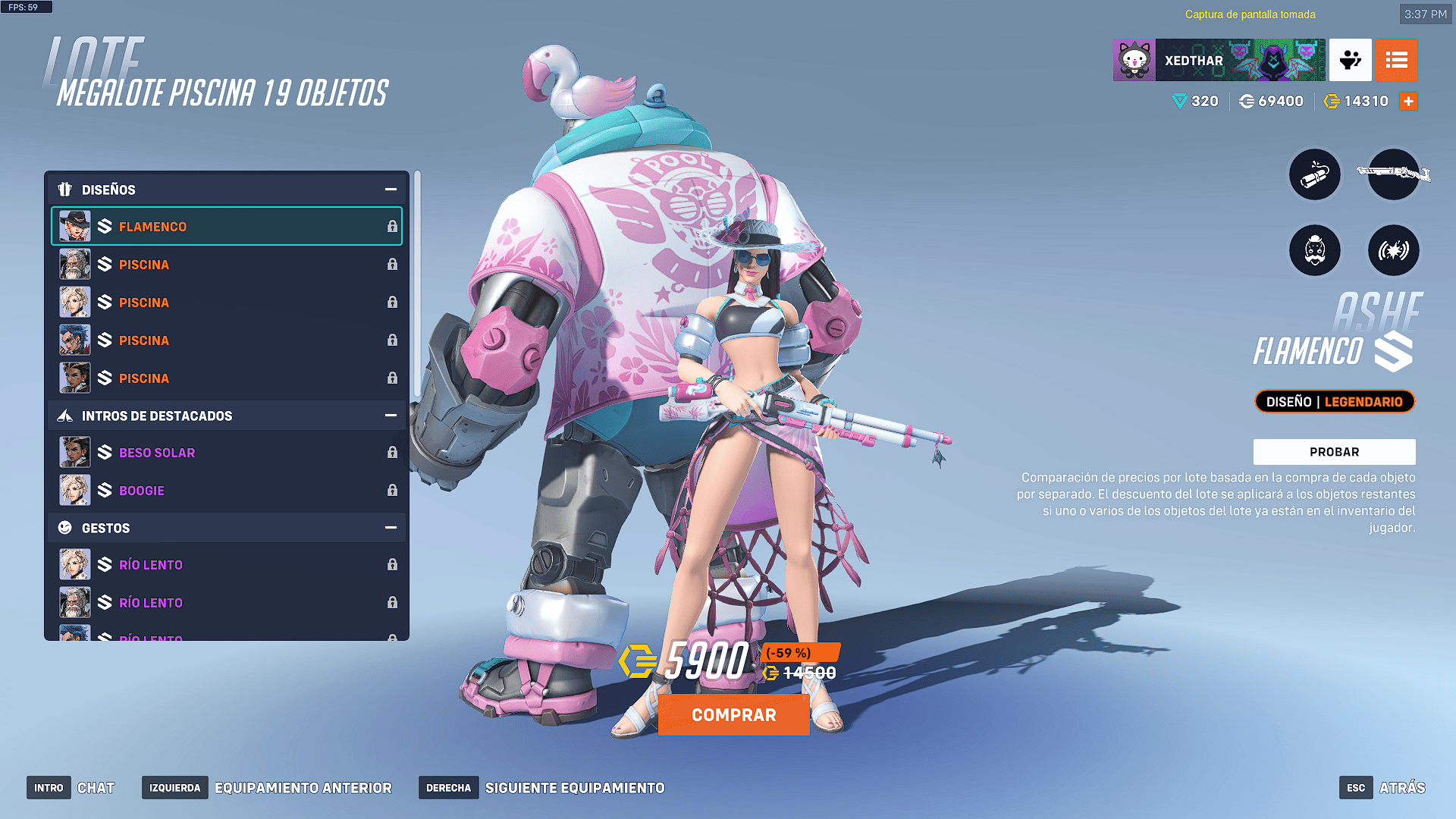Open the social friends menu icon
The image size is (1456, 819).
1350,60
